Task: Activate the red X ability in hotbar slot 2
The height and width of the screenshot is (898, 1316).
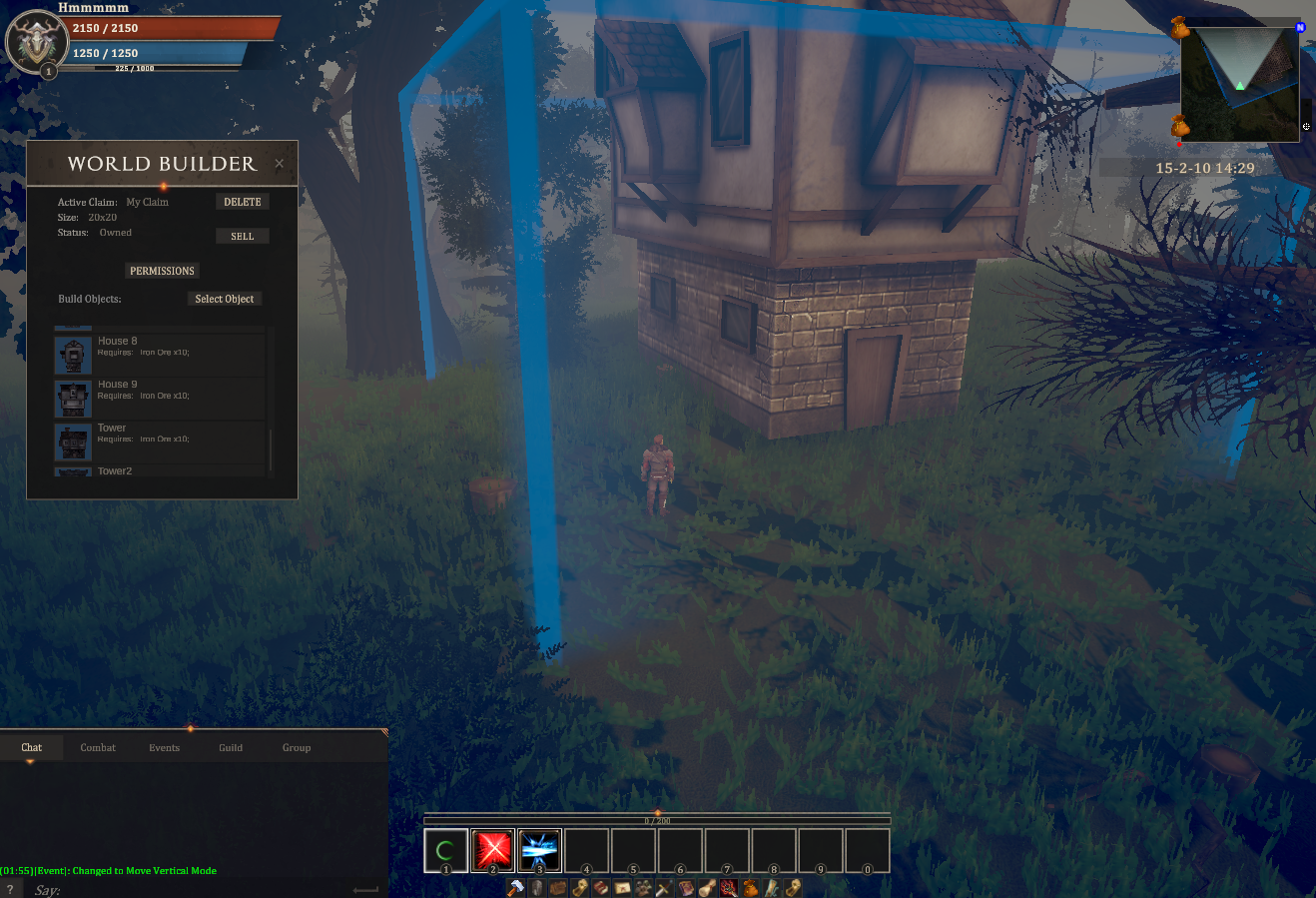Action: 492,850
